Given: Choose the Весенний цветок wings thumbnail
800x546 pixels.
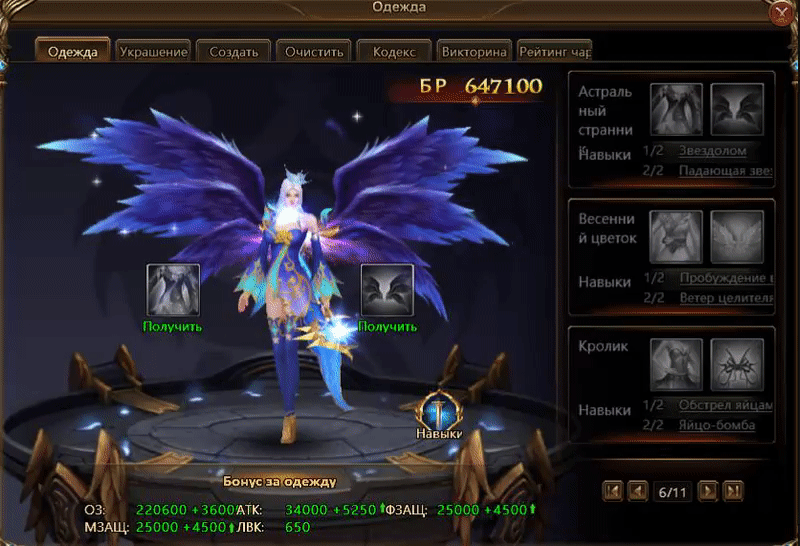Looking at the screenshot, I should (737, 236).
